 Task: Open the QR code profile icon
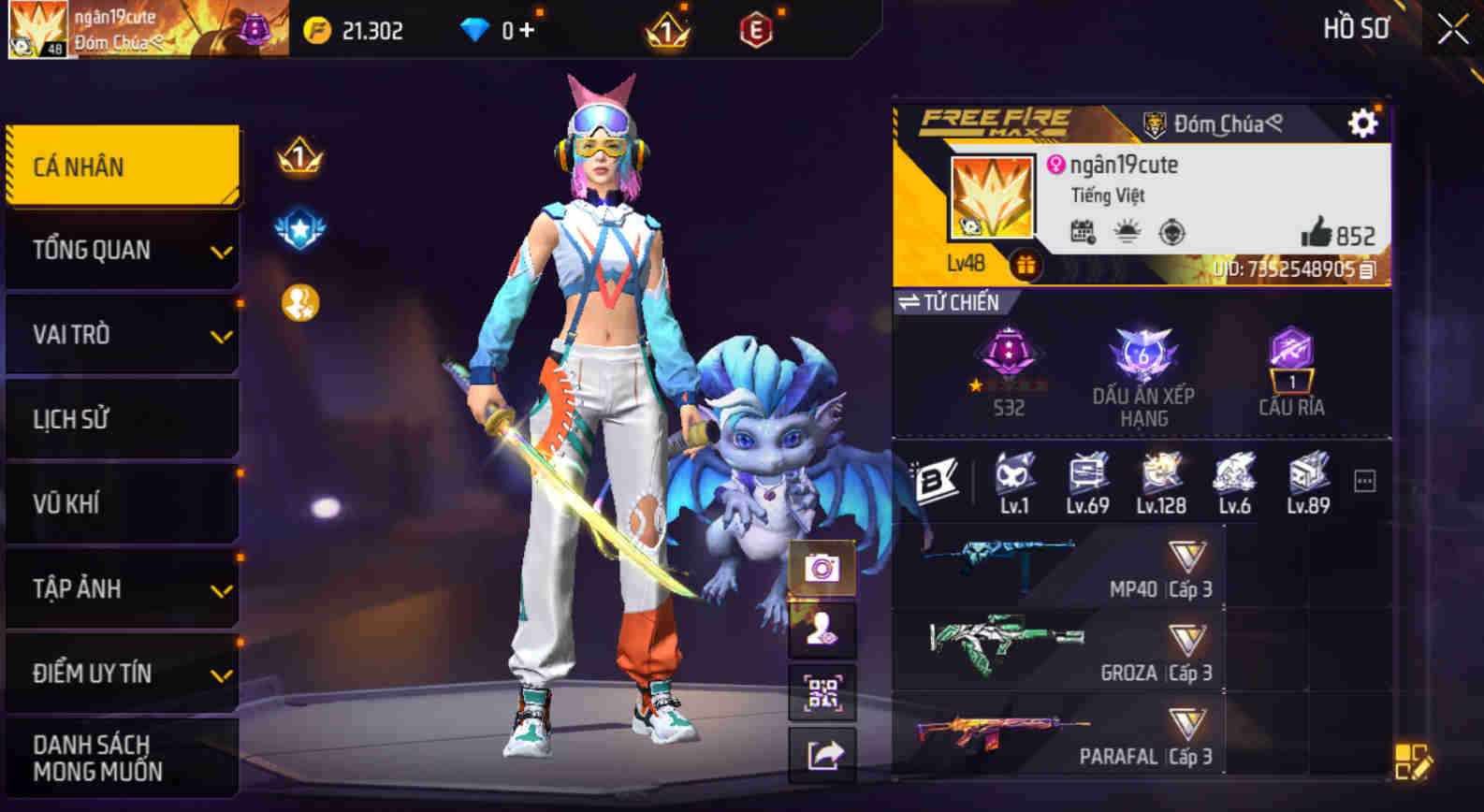[821, 690]
